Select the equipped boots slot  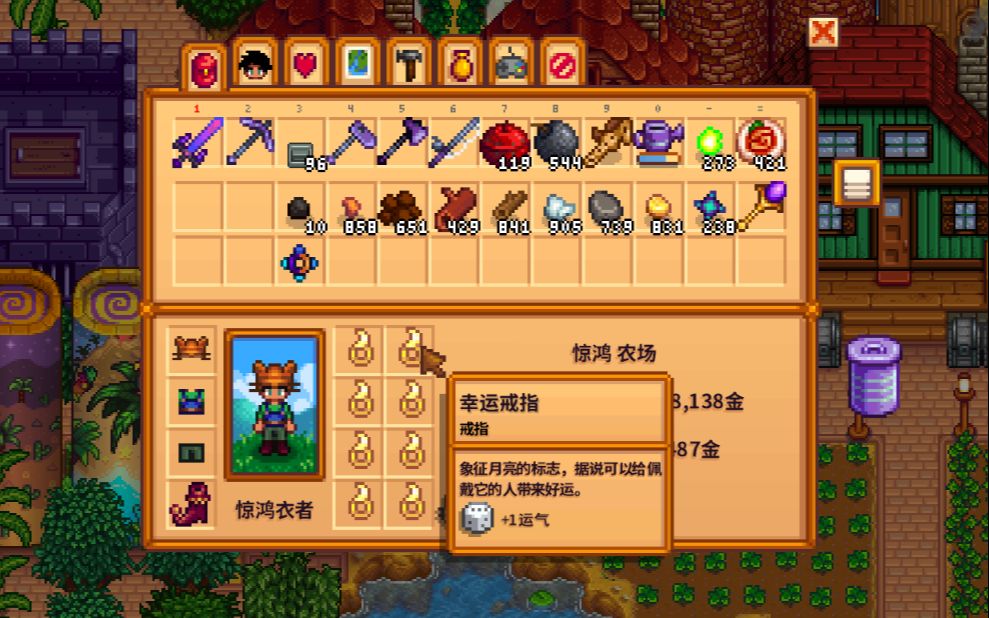(x=191, y=504)
